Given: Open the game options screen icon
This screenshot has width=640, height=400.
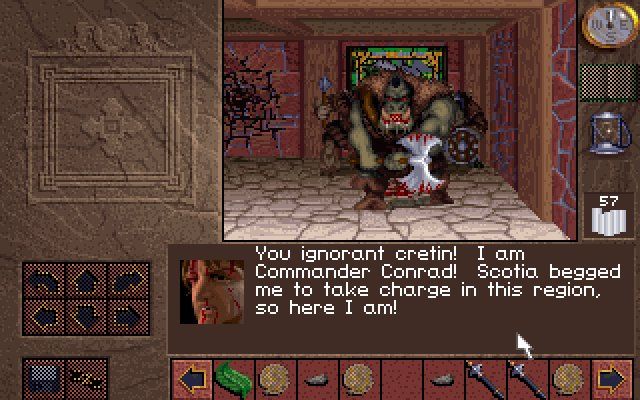Looking at the screenshot, I should point(42,378).
